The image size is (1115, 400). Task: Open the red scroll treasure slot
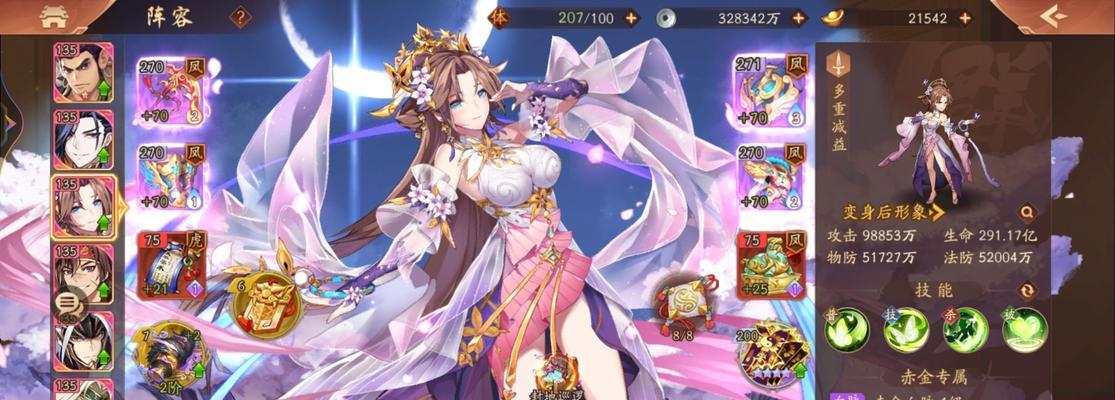170,265
